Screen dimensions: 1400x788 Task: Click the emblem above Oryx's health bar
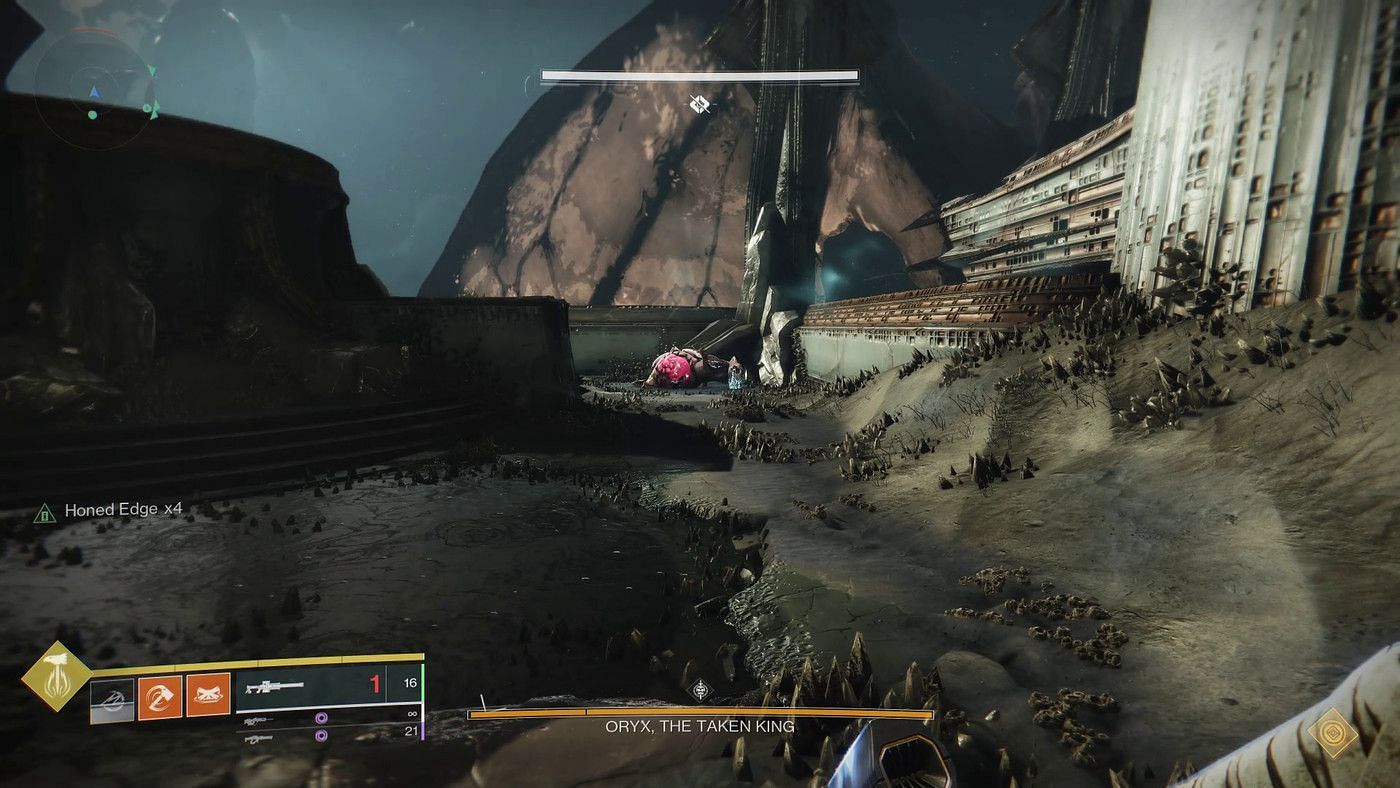pos(700,689)
